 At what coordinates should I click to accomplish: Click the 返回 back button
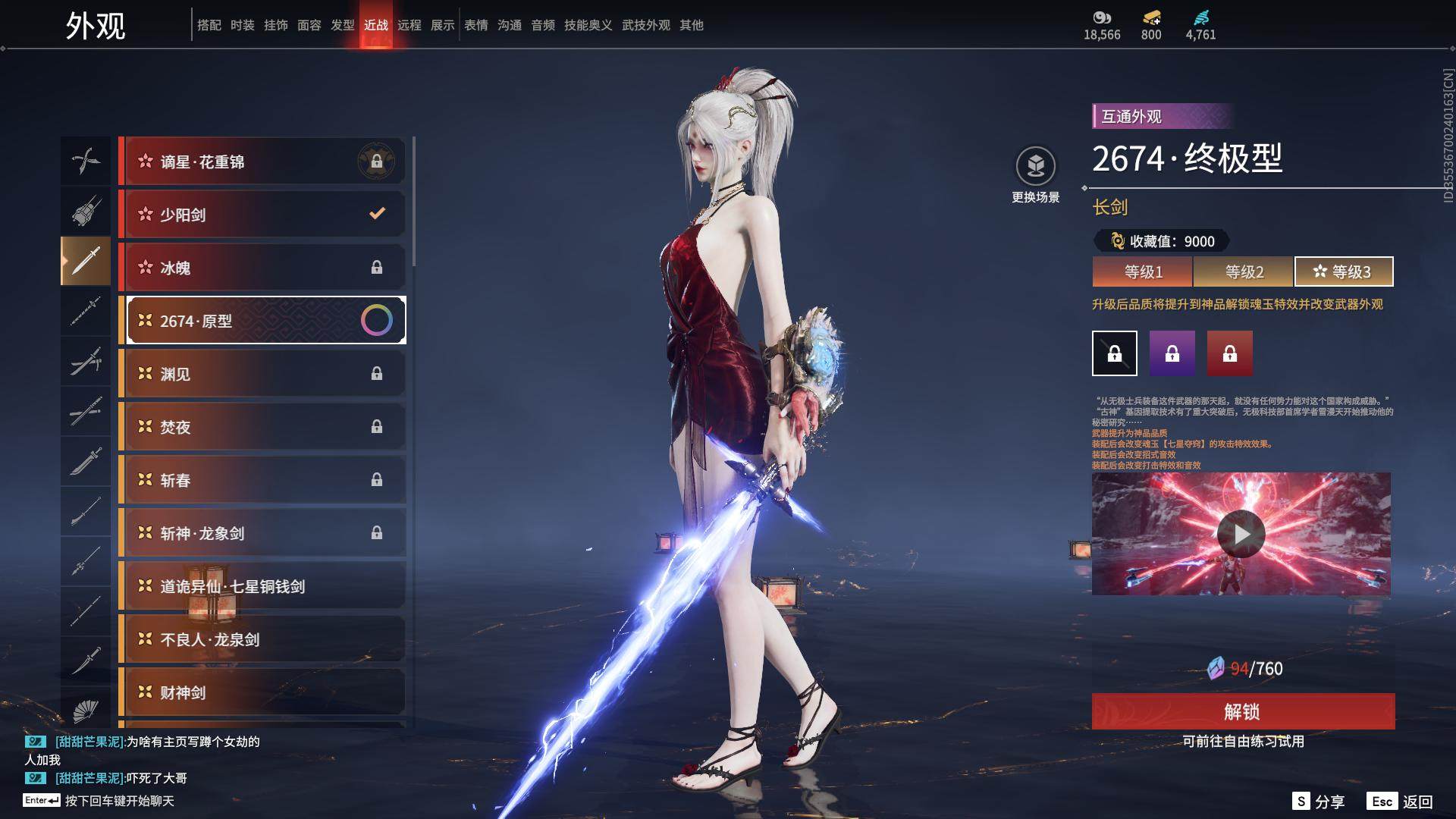(x=1401, y=802)
